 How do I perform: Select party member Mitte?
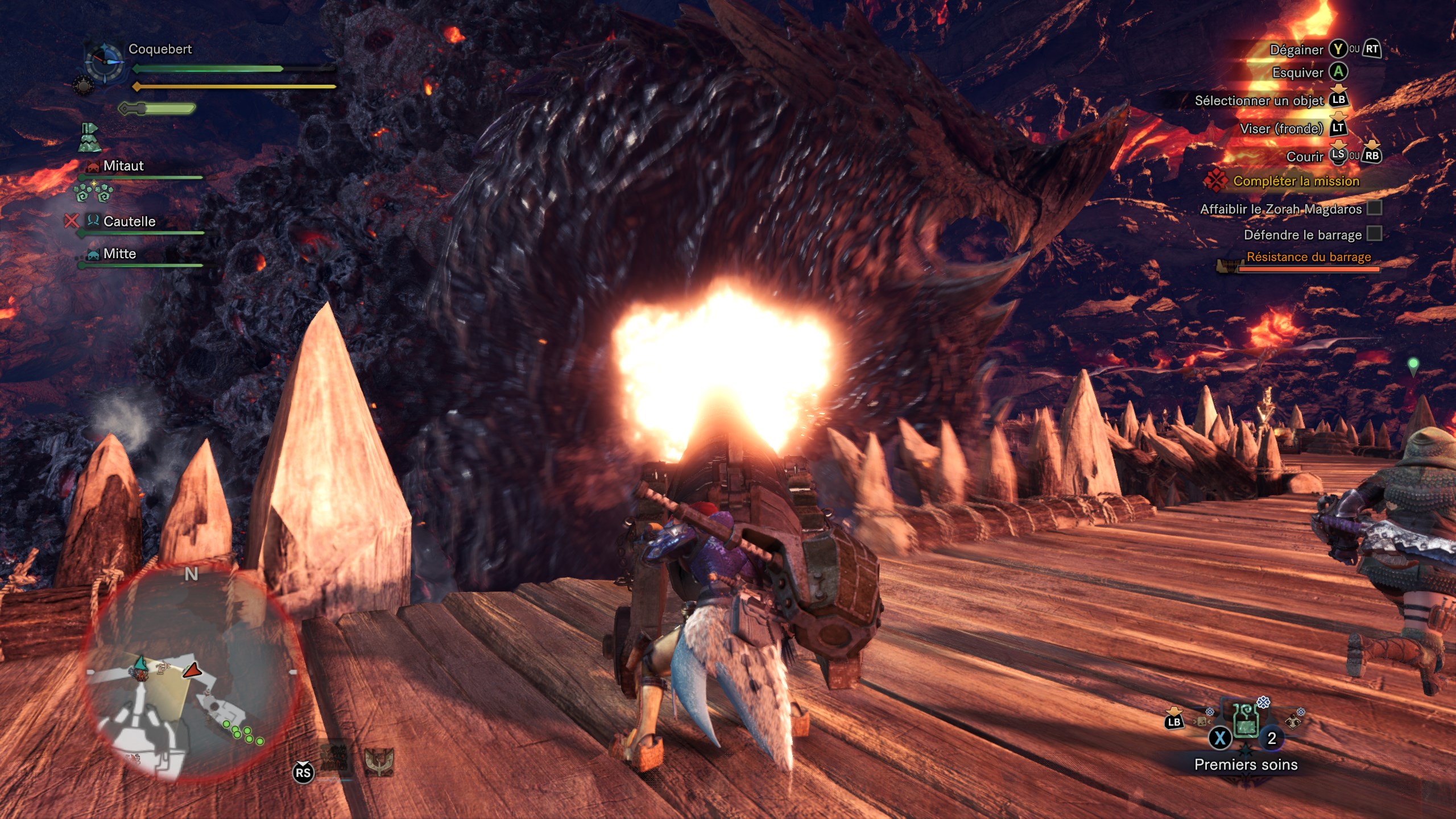(119, 254)
